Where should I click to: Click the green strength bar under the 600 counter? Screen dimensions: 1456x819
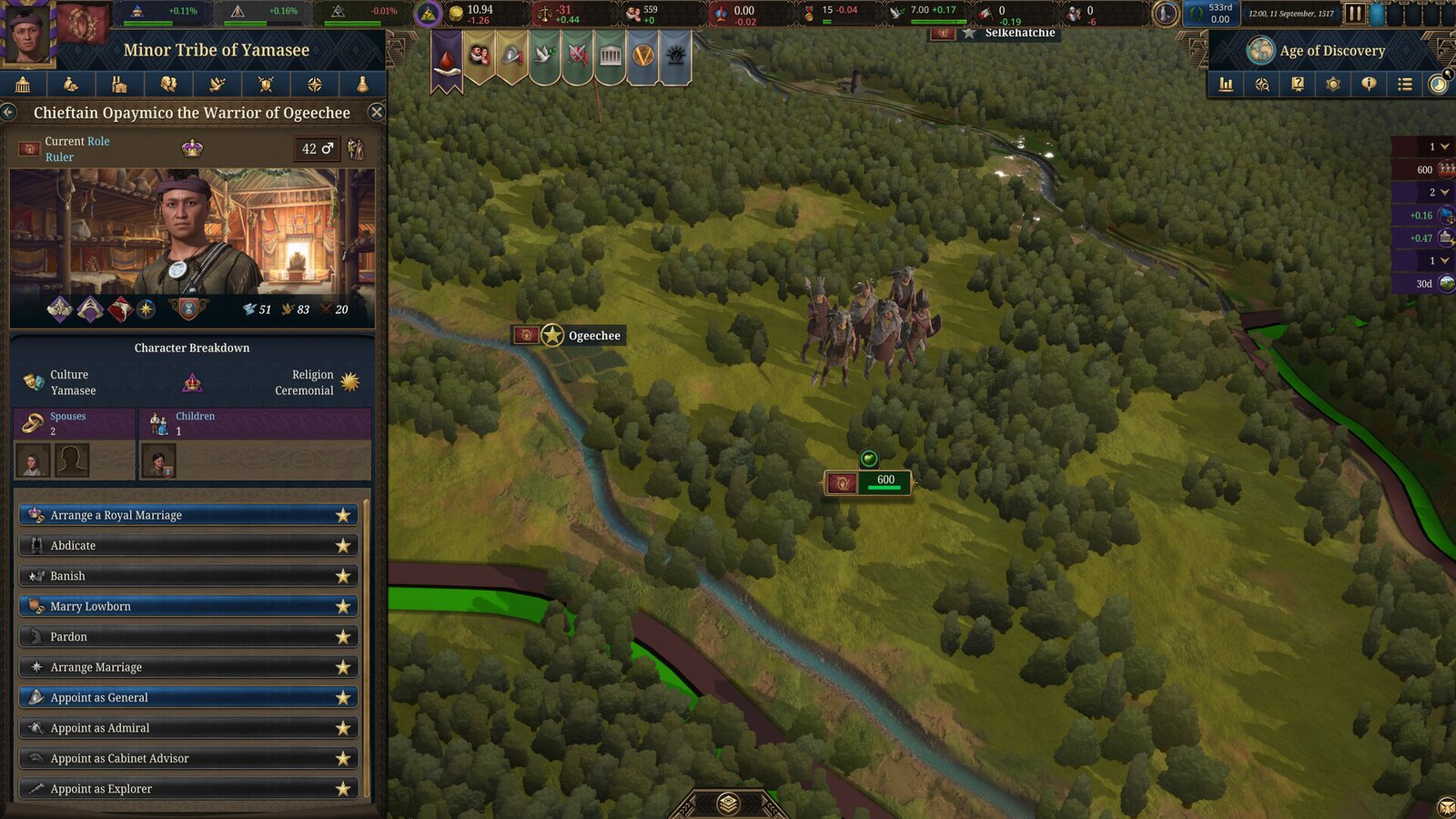click(883, 488)
